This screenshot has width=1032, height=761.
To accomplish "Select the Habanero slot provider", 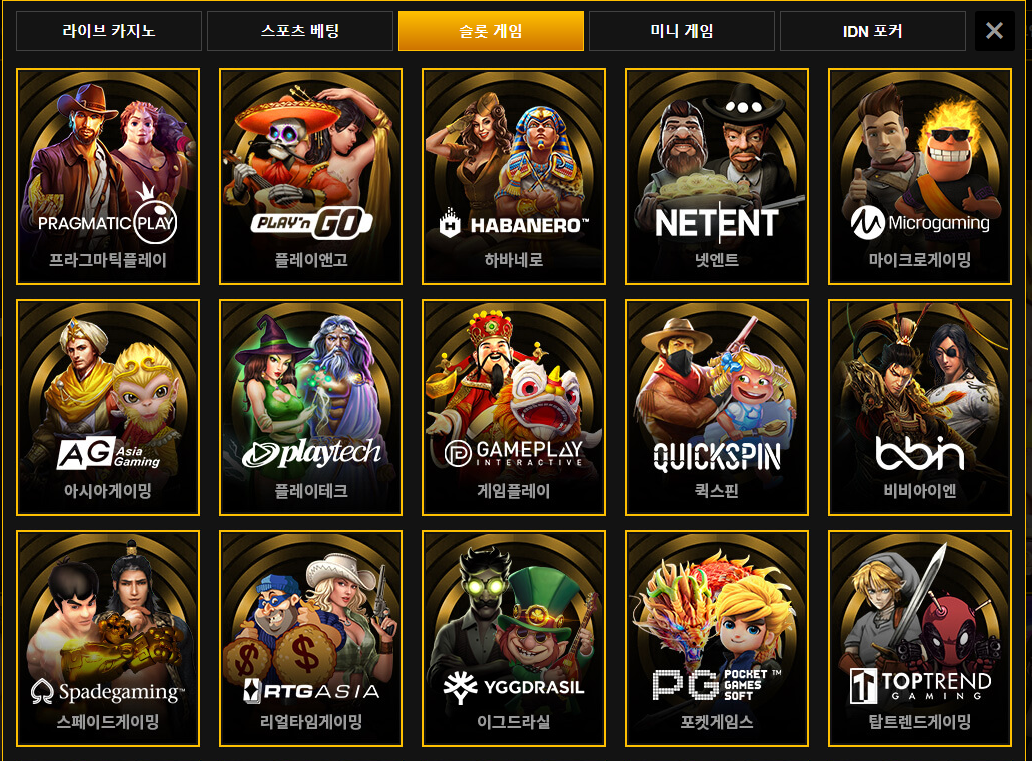I will (514, 176).
